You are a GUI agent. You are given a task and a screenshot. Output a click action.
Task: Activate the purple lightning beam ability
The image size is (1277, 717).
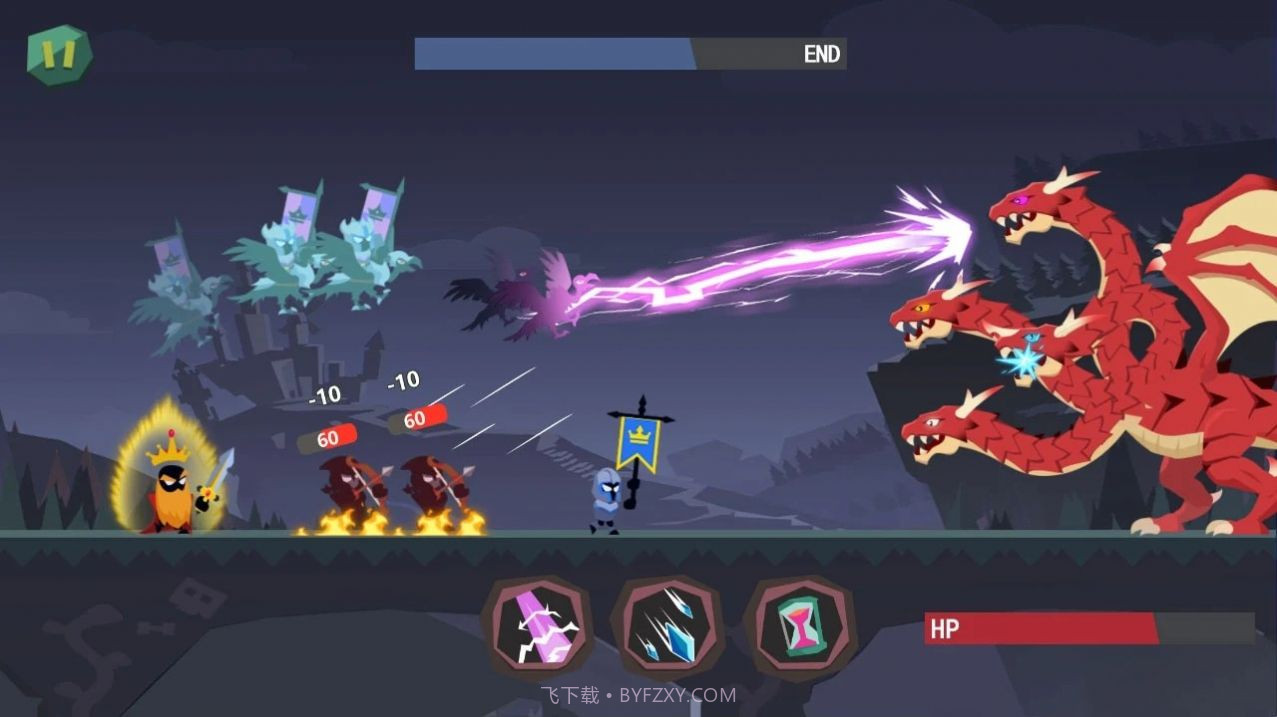(539, 628)
